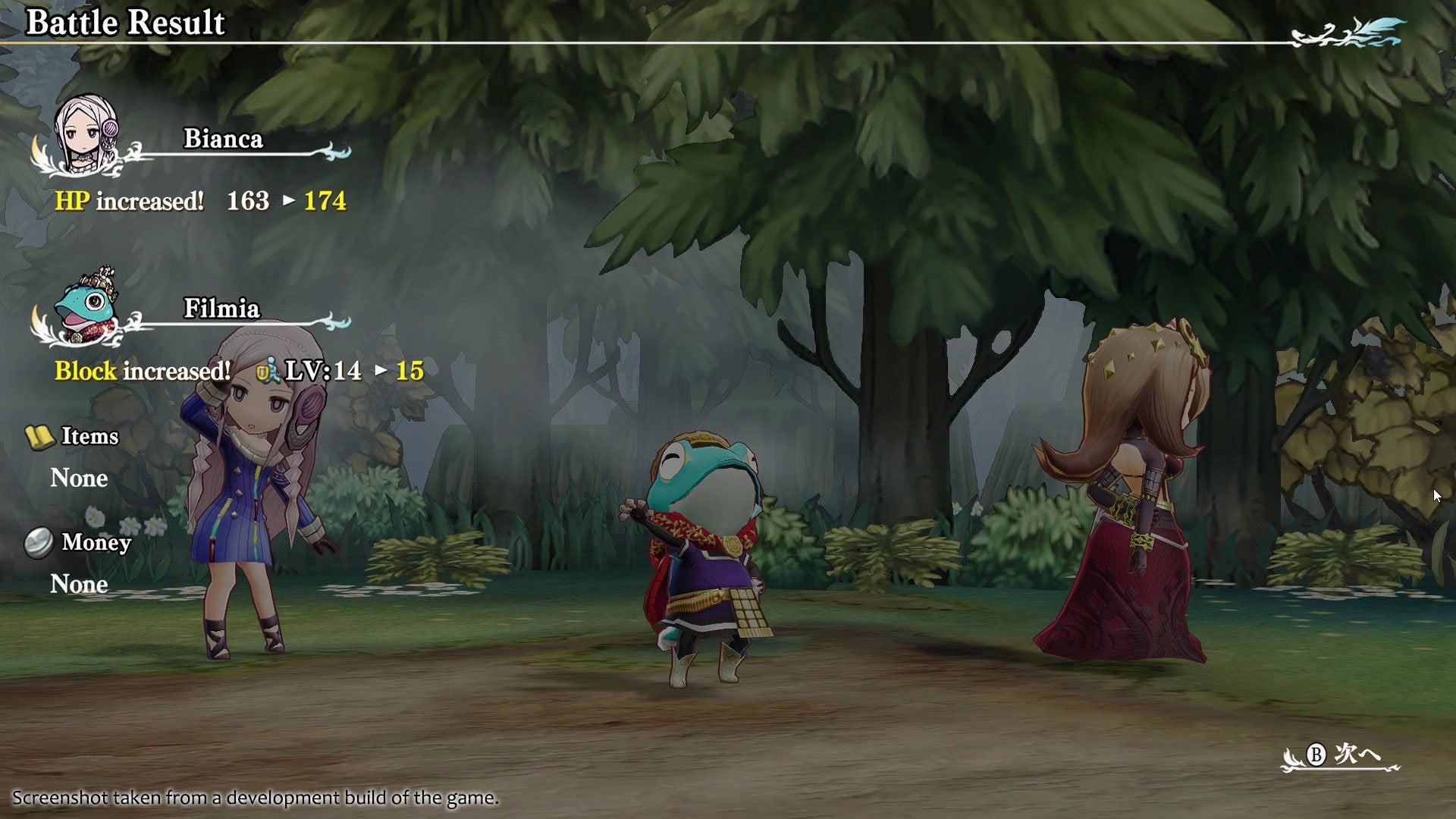
Task: Click the updated HP value 174
Action: pyautogui.click(x=325, y=202)
